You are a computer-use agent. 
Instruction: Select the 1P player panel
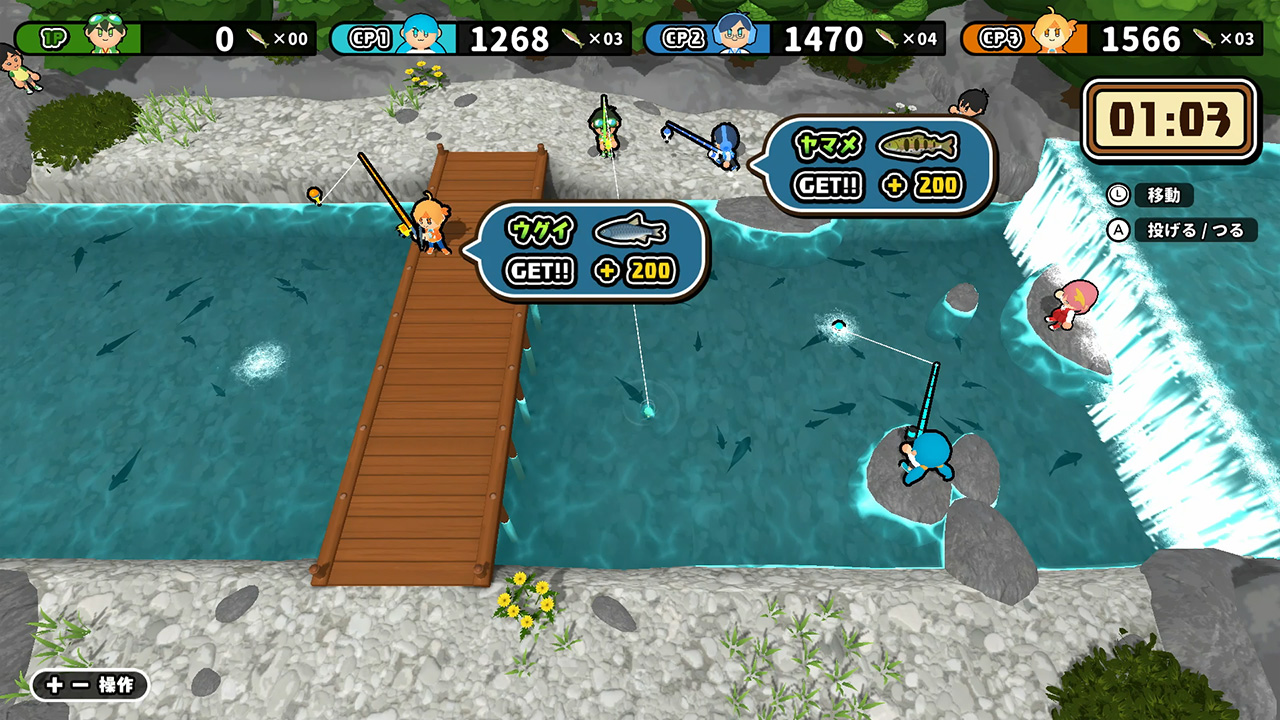click(x=165, y=38)
